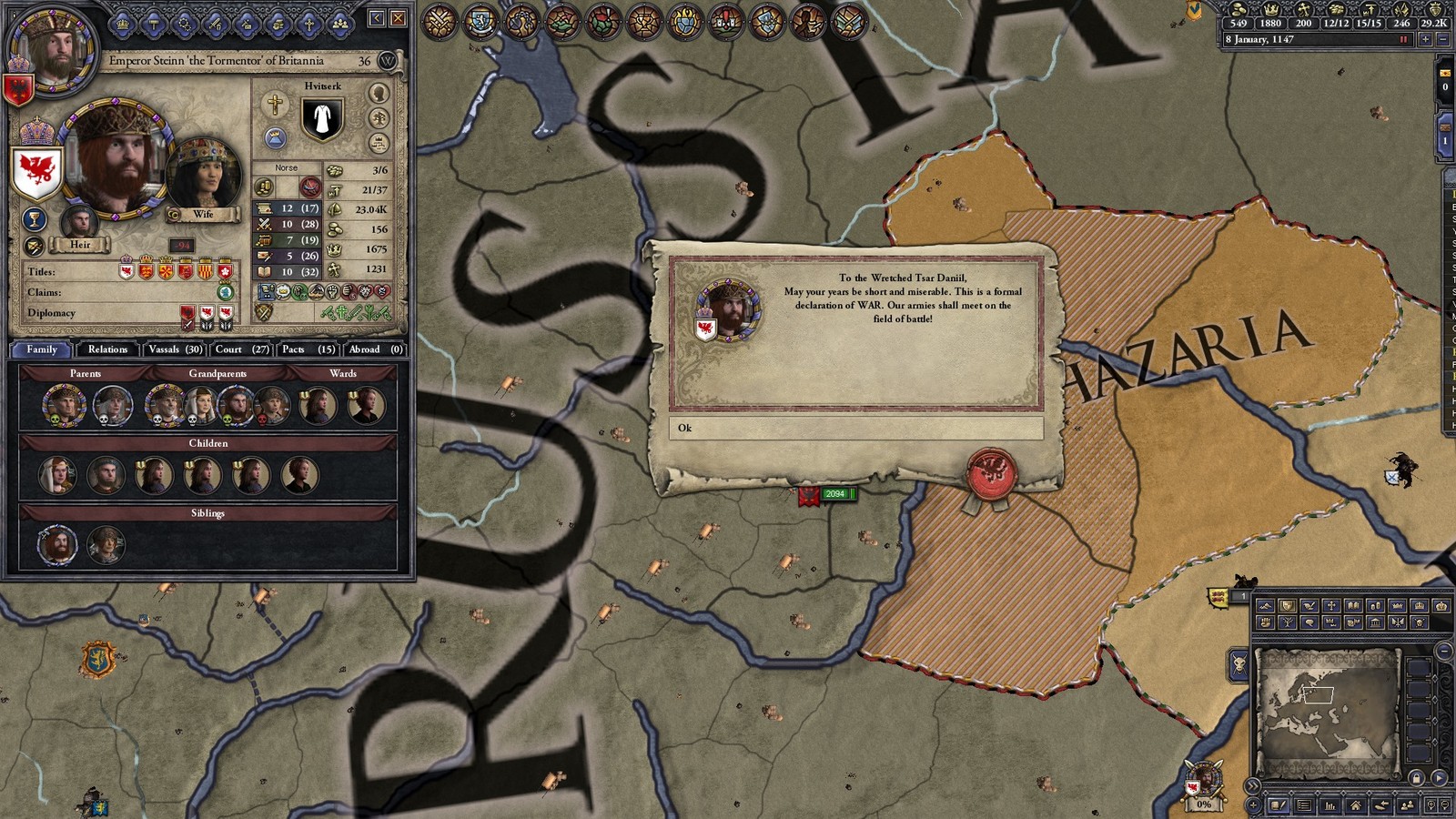This screenshot has height=819, width=1456.
Task: Switch to the Relations tab
Action: point(107,349)
